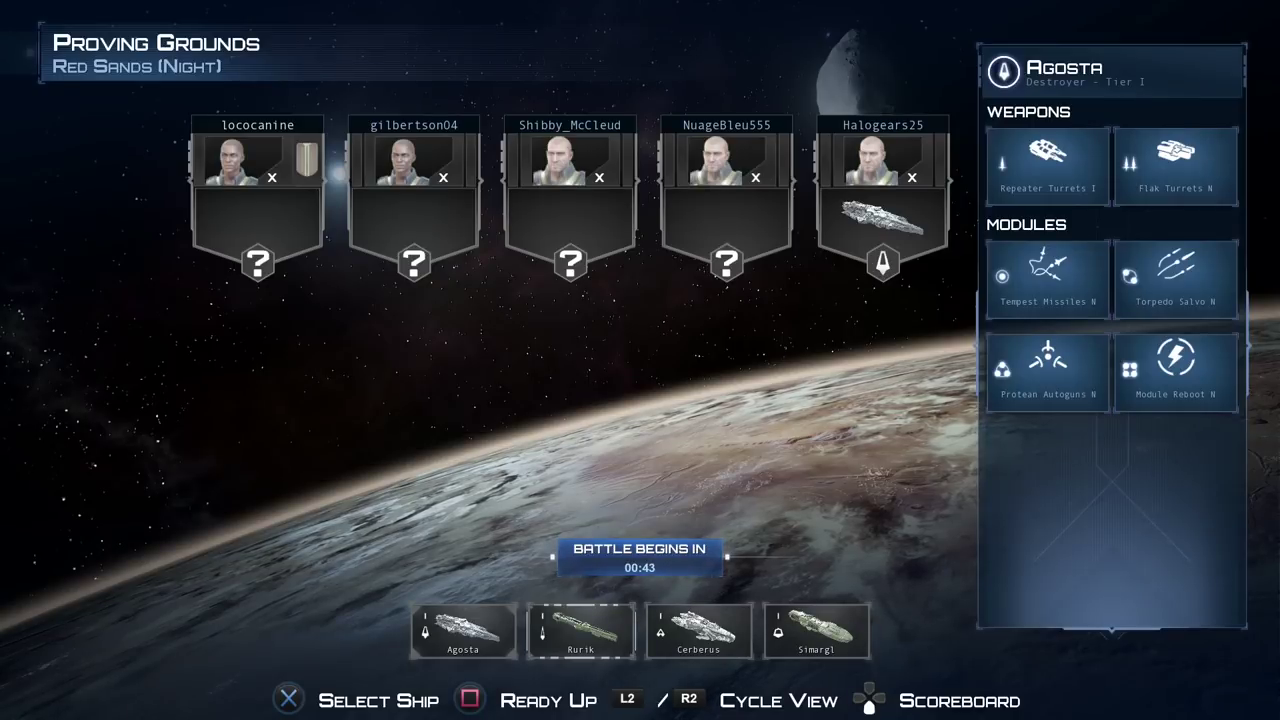
Task: Select the Module Reboot module tile
Action: pyautogui.click(x=1175, y=372)
